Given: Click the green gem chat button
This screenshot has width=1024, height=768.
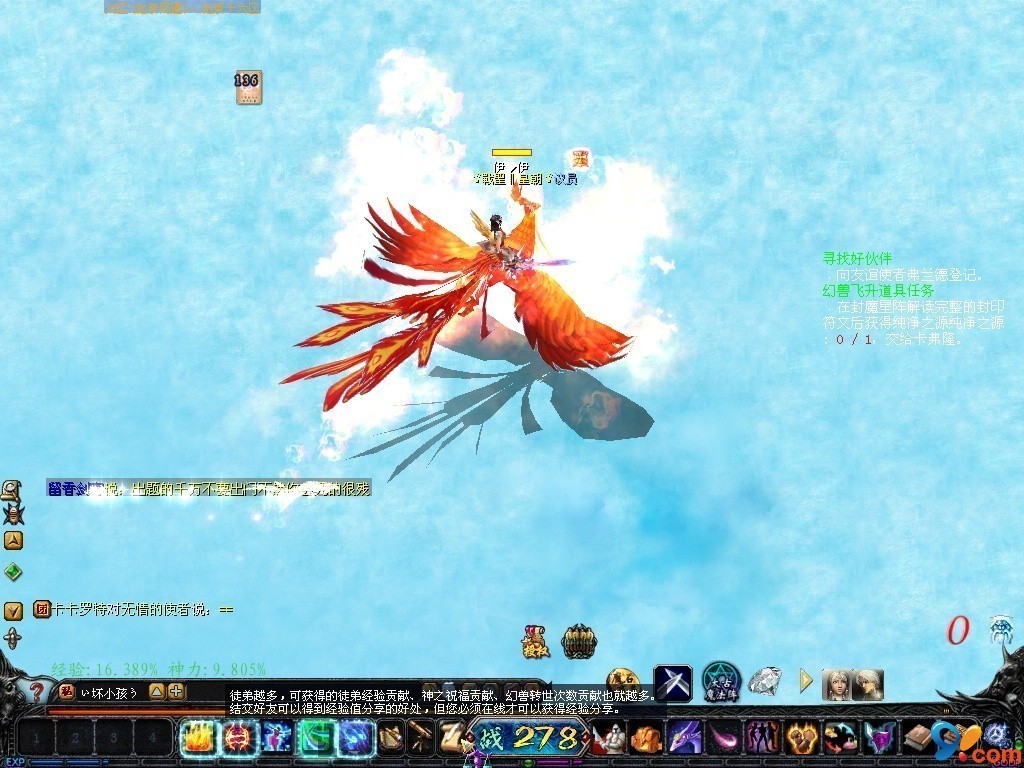Looking at the screenshot, I should pyautogui.click(x=13, y=572).
